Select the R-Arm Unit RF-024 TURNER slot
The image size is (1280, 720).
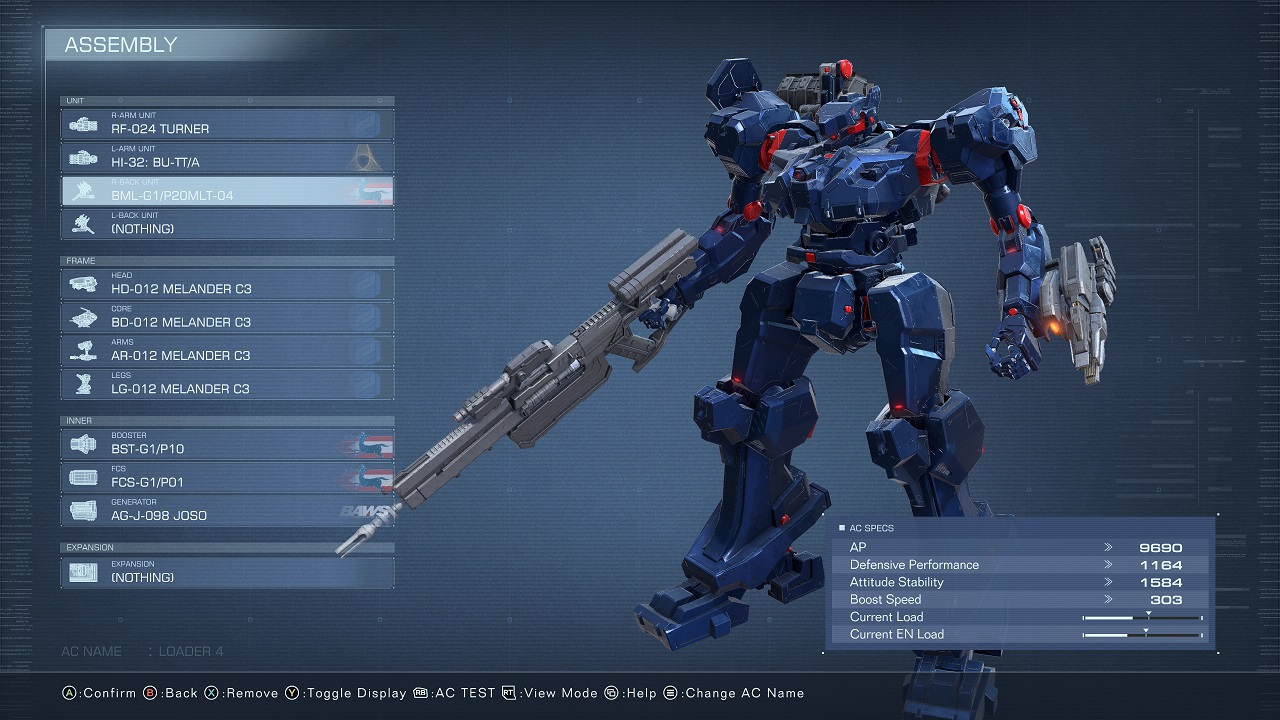[228, 124]
